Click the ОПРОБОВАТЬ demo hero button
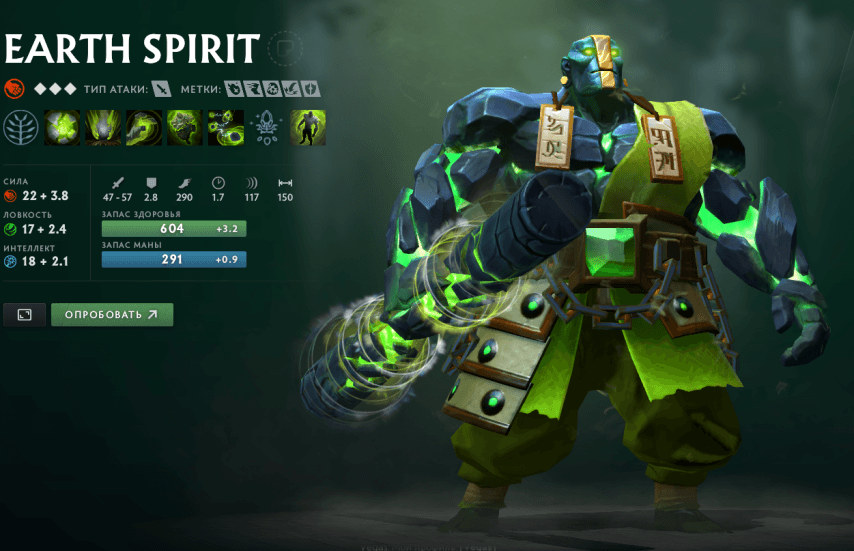This screenshot has width=854, height=551. click(112, 315)
